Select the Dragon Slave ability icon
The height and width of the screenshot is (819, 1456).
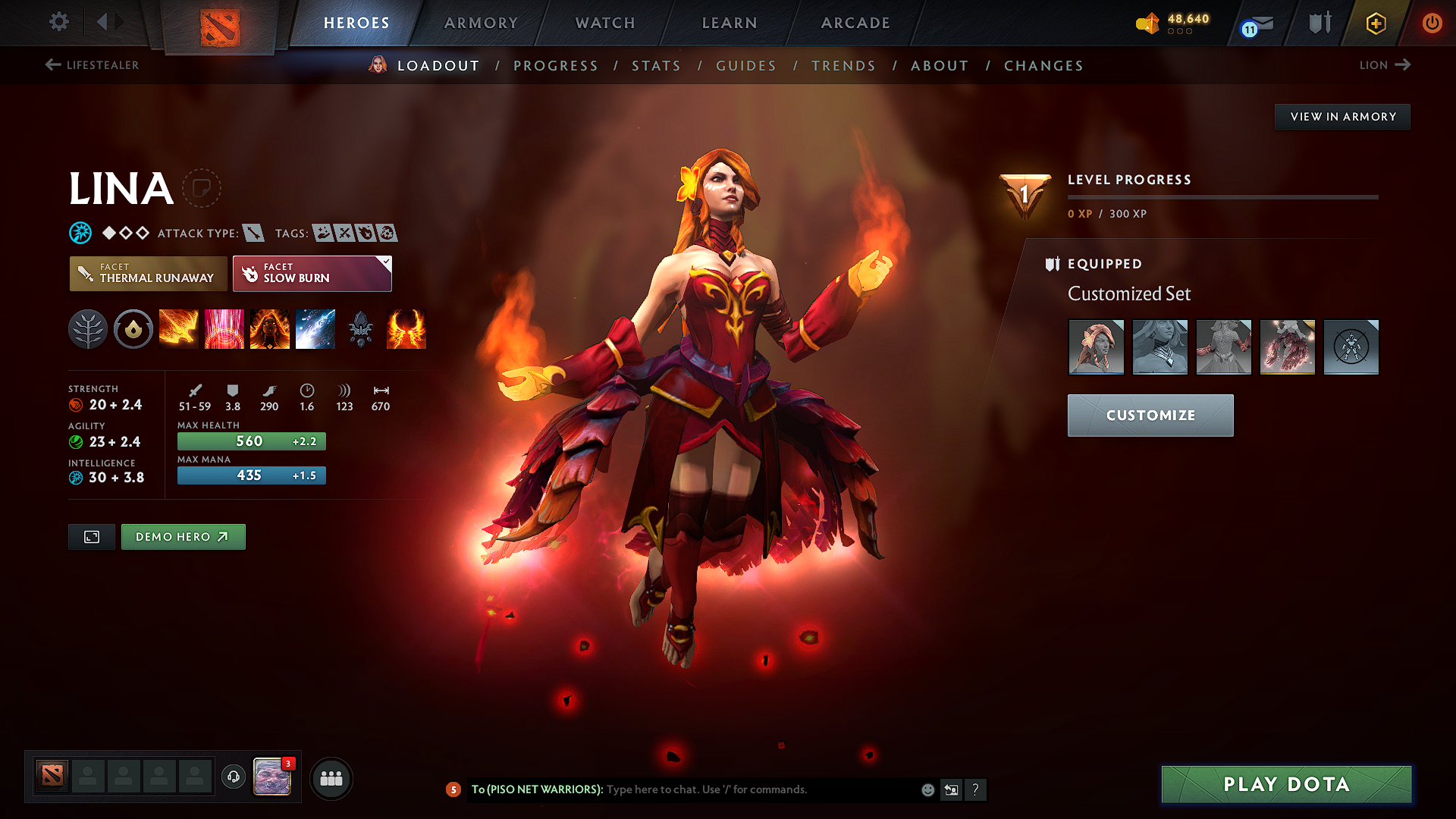point(179,329)
